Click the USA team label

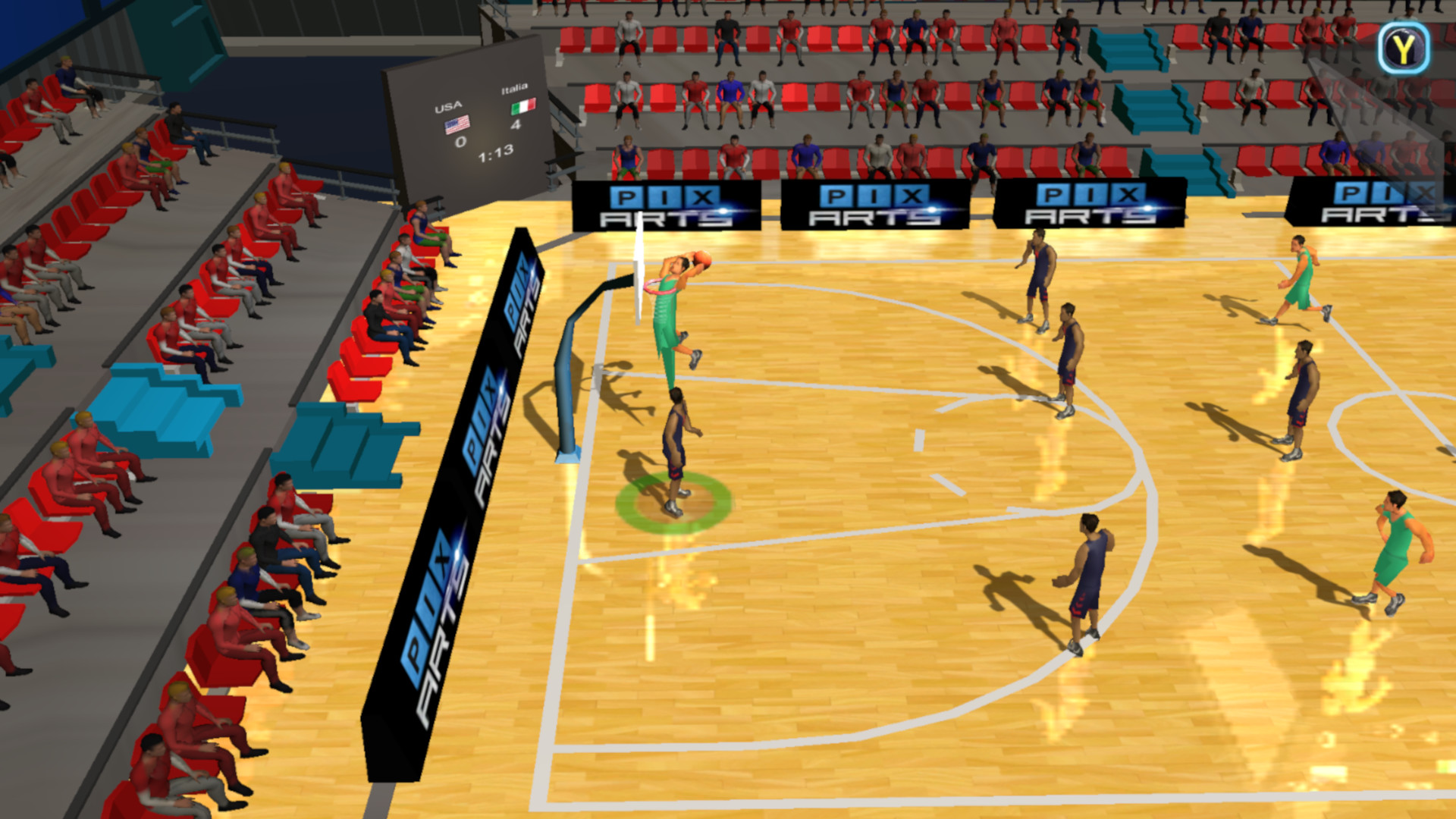(448, 108)
